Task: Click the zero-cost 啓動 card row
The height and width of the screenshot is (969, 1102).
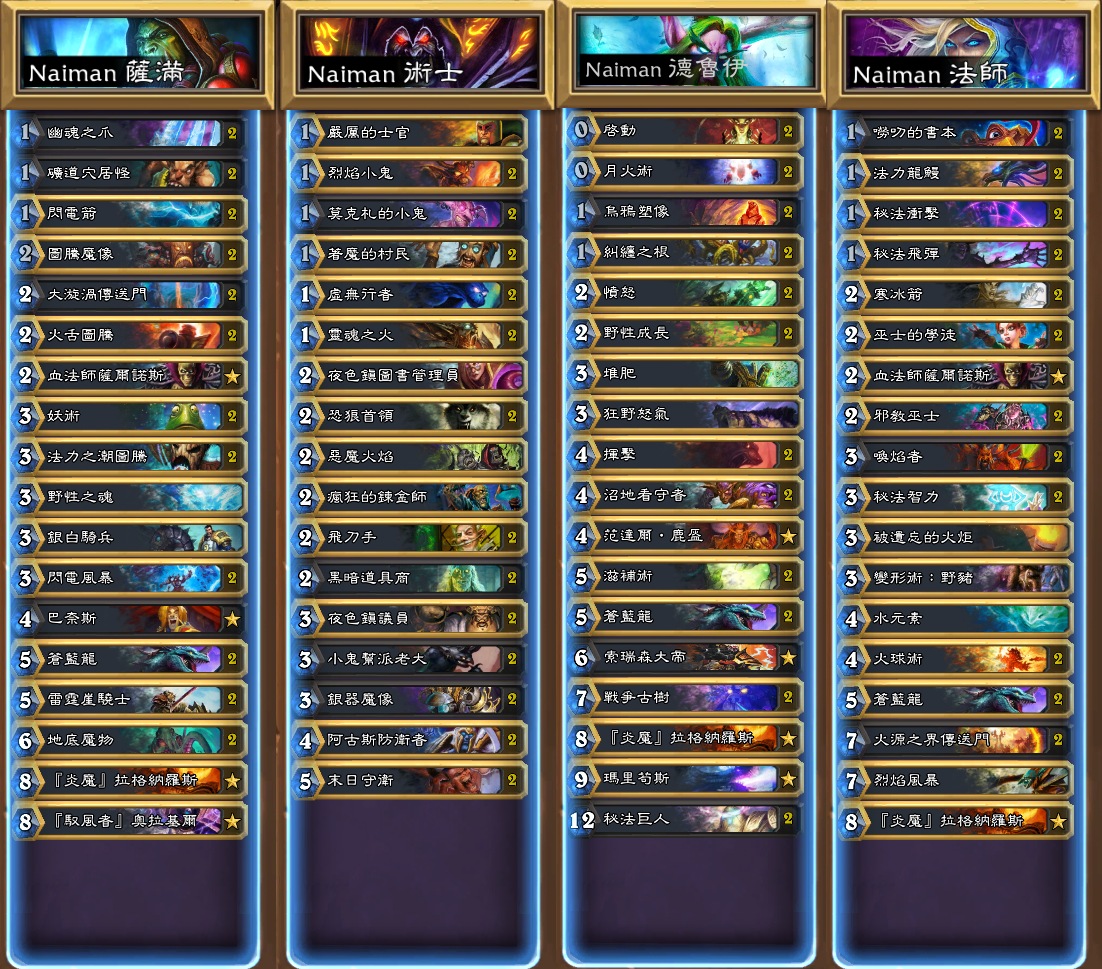Action: click(685, 130)
